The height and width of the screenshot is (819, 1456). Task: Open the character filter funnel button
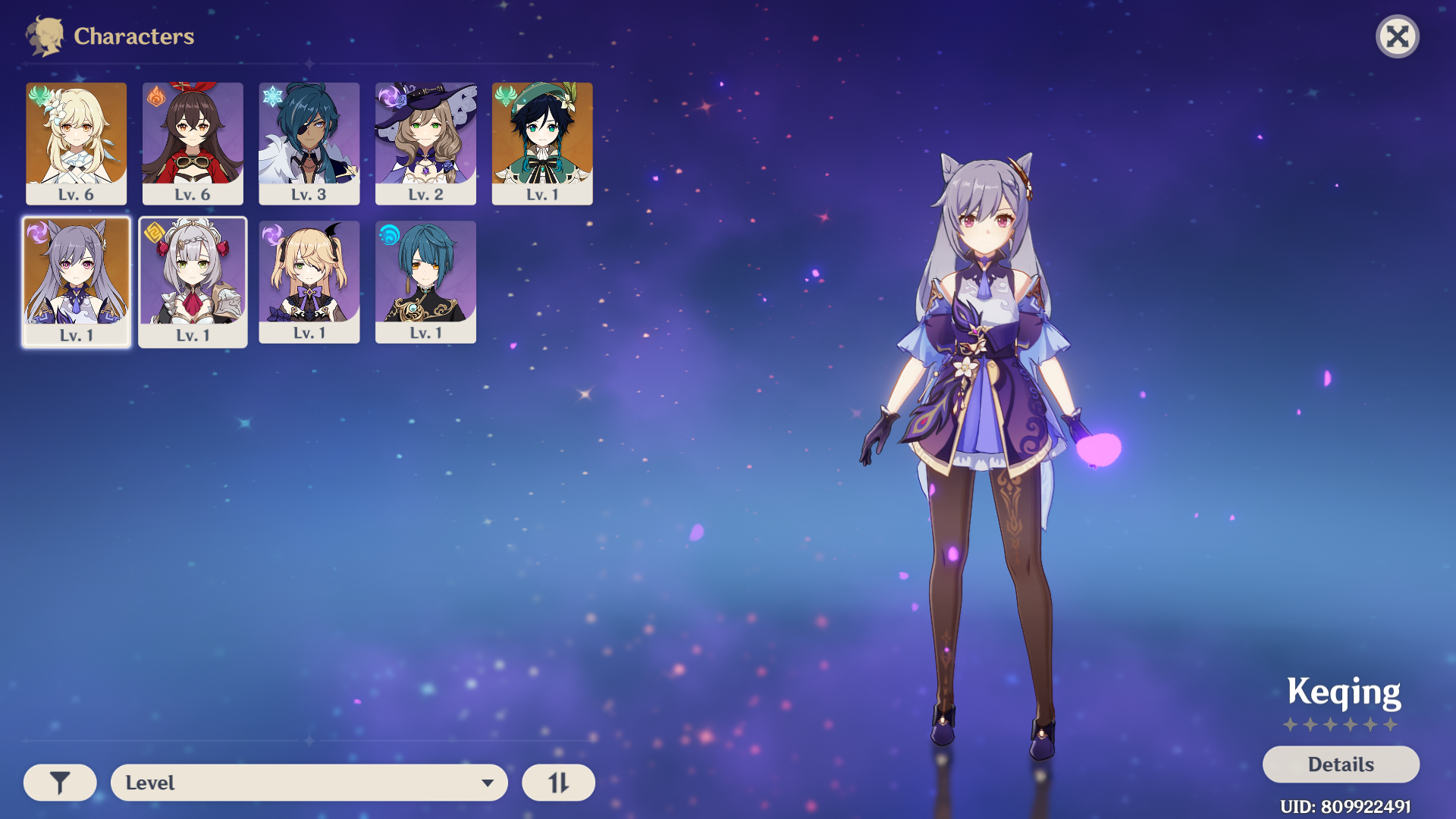tap(60, 783)
